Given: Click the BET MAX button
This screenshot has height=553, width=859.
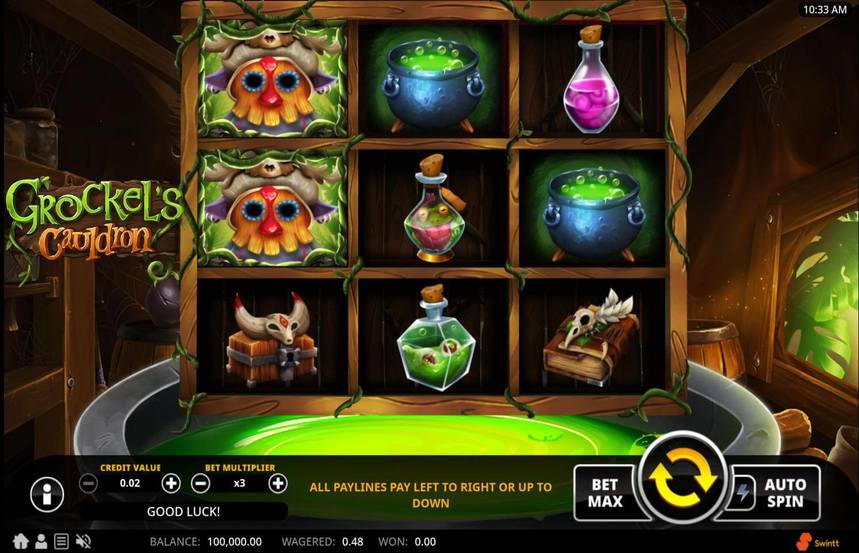Looking at the screenshot, I should (604, 492).
